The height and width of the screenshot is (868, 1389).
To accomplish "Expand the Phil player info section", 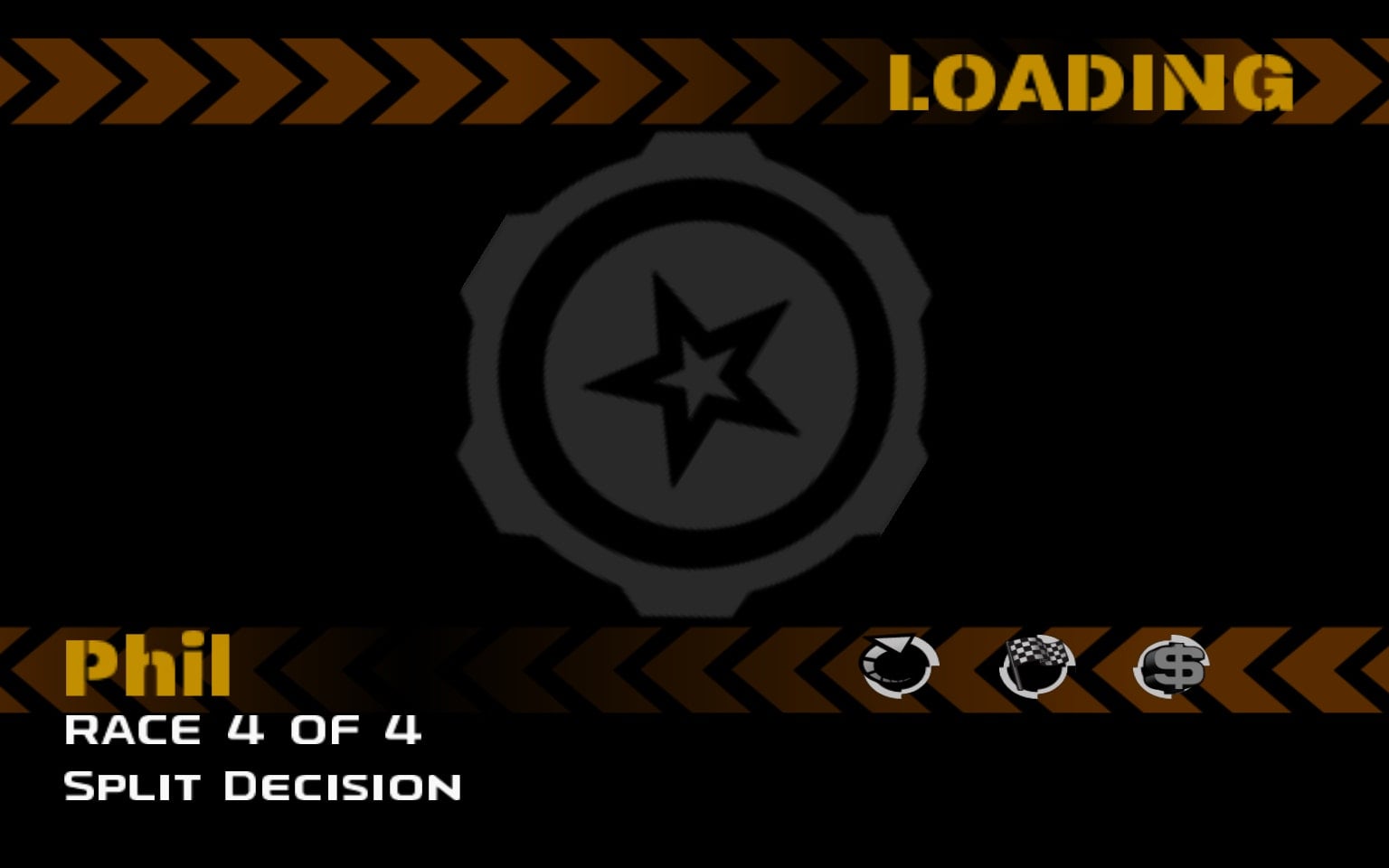I will pyautogui.click(x=147, y=666).
